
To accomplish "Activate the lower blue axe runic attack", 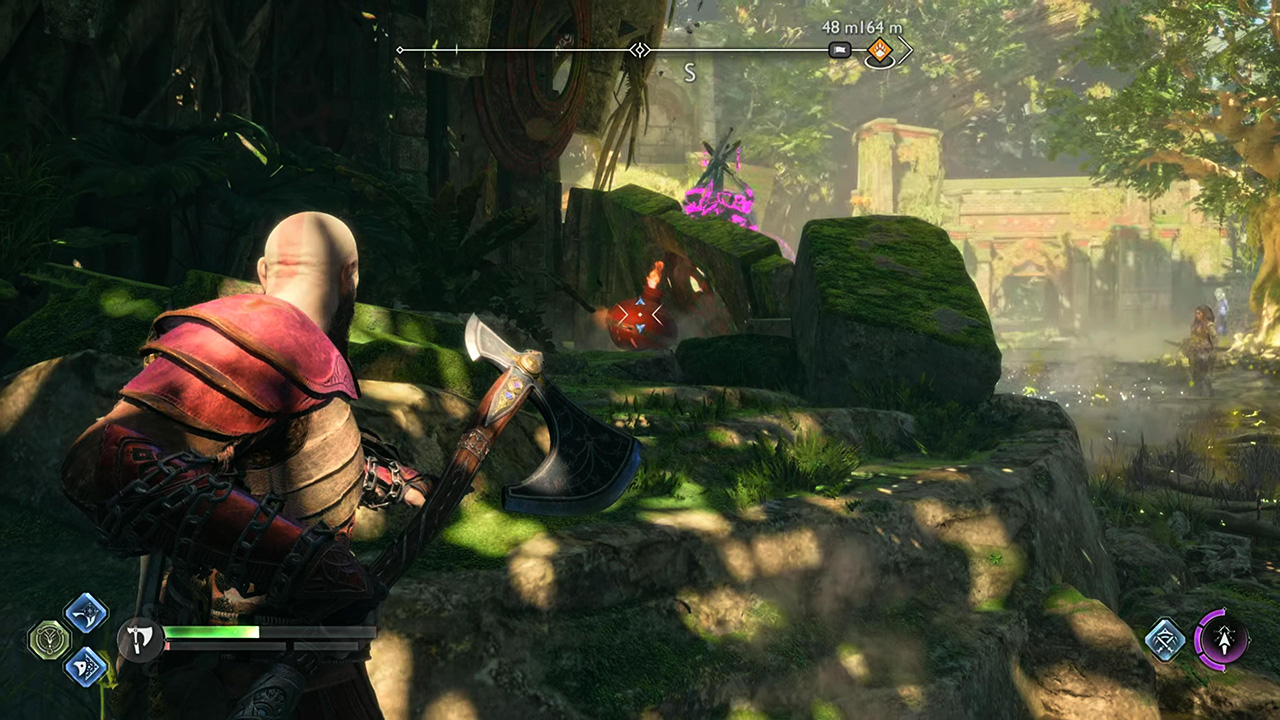I will pos(86,666).
